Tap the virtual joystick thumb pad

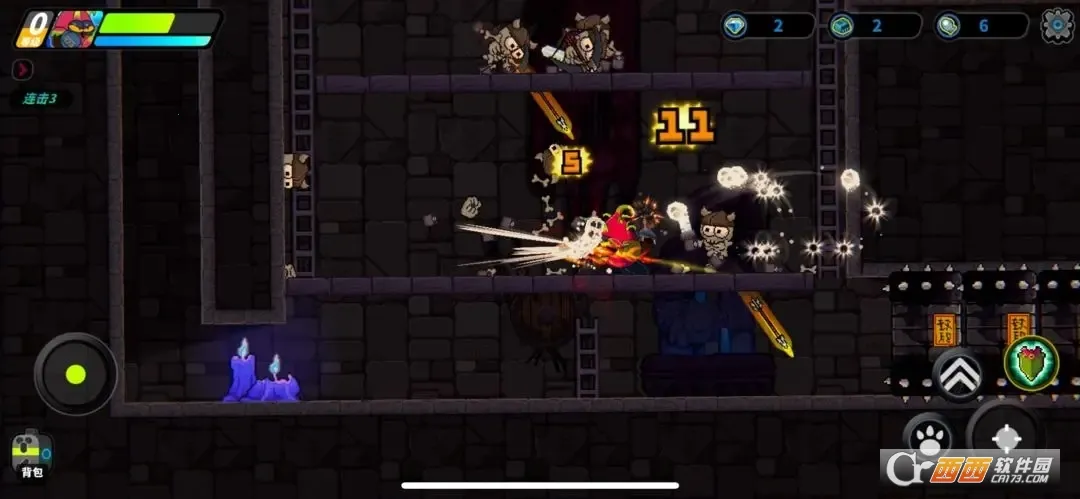75,375
